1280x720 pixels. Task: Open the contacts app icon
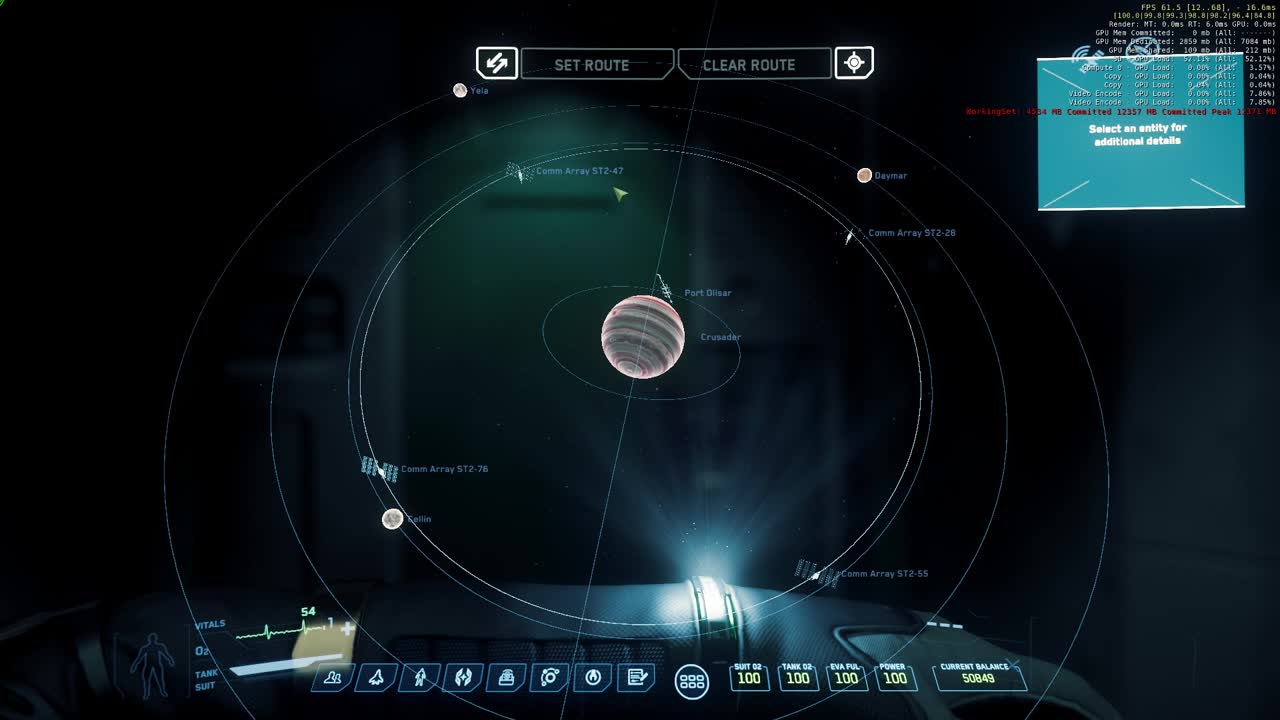coord(331,679)
